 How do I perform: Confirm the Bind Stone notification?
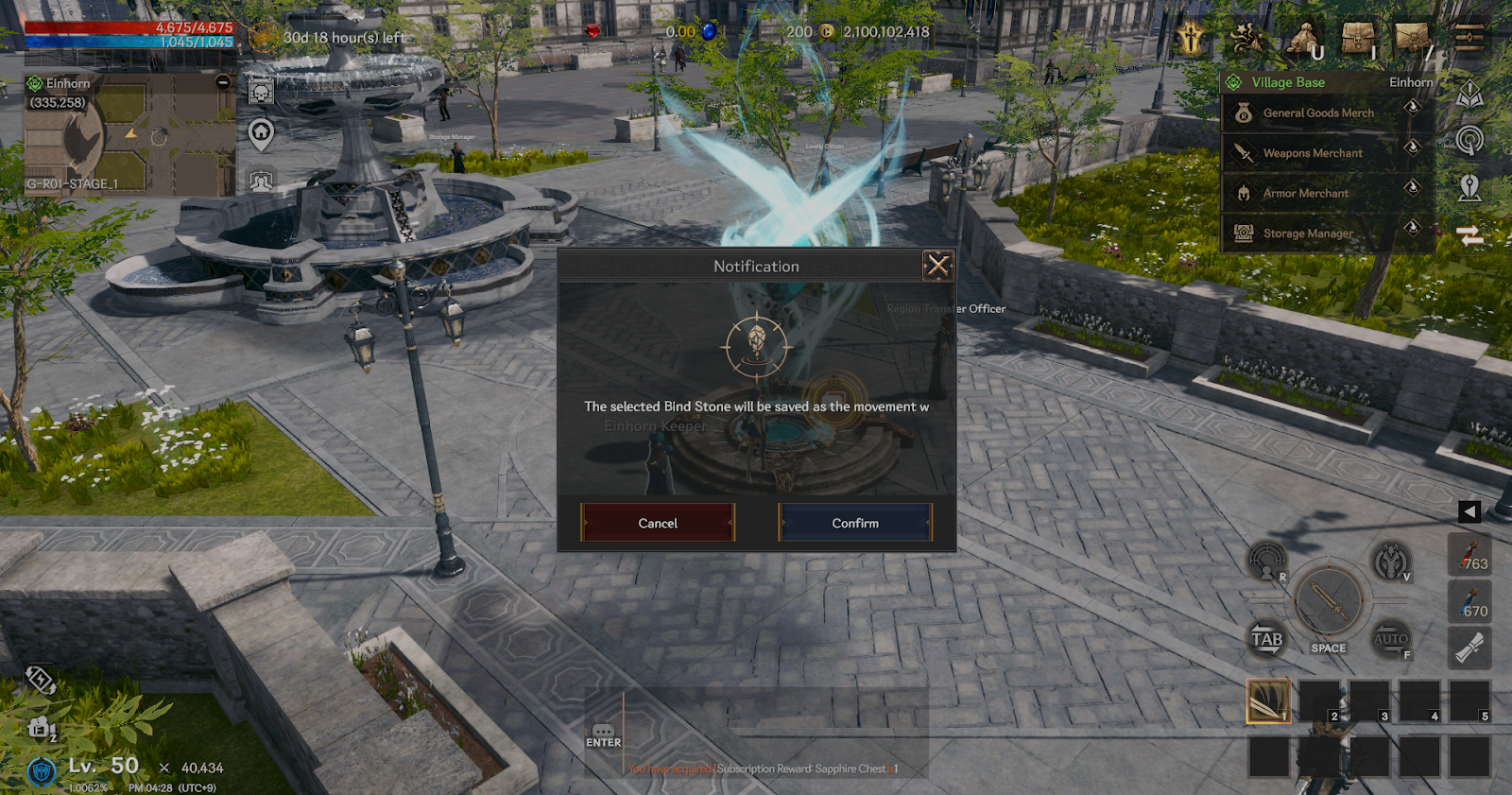tap(854, 523)
